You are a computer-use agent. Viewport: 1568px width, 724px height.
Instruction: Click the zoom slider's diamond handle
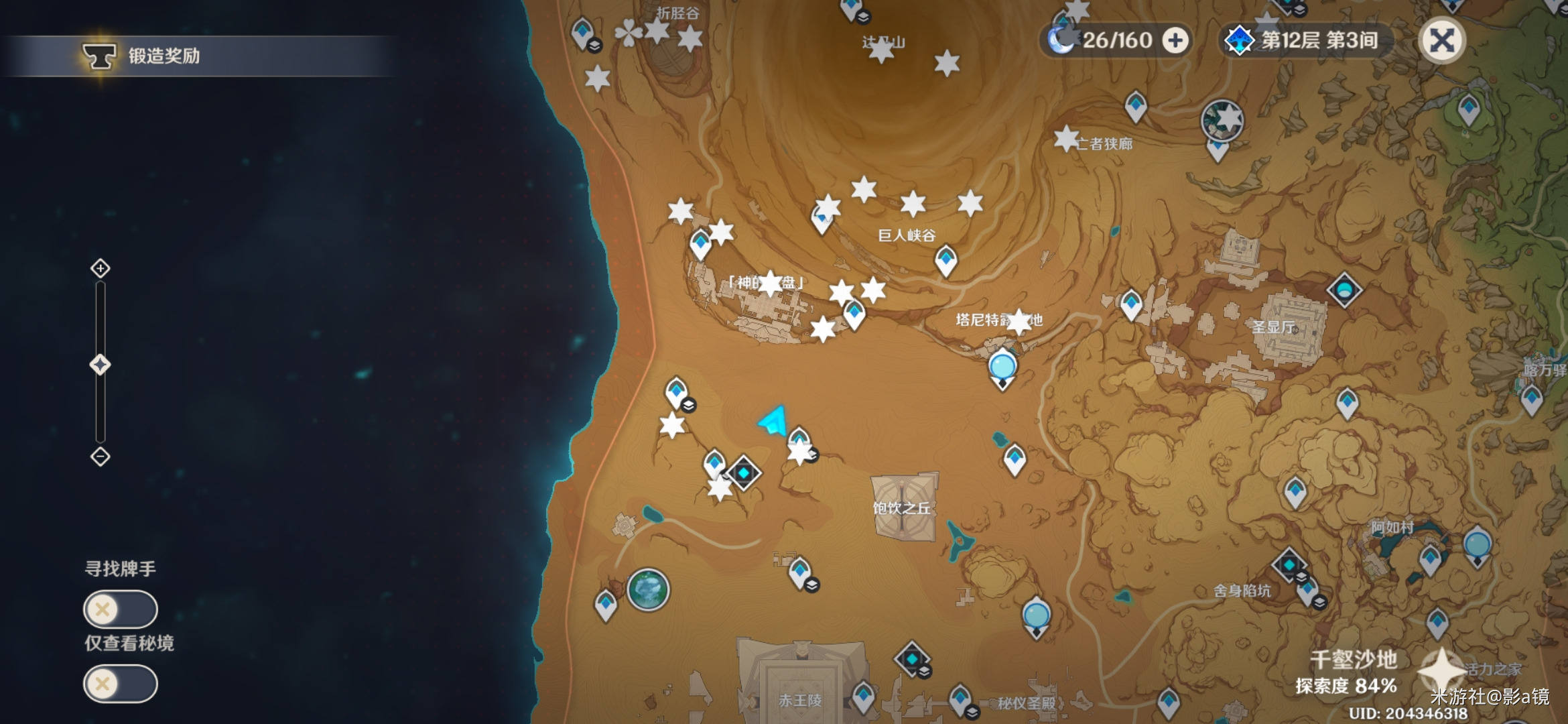point(101,365)
